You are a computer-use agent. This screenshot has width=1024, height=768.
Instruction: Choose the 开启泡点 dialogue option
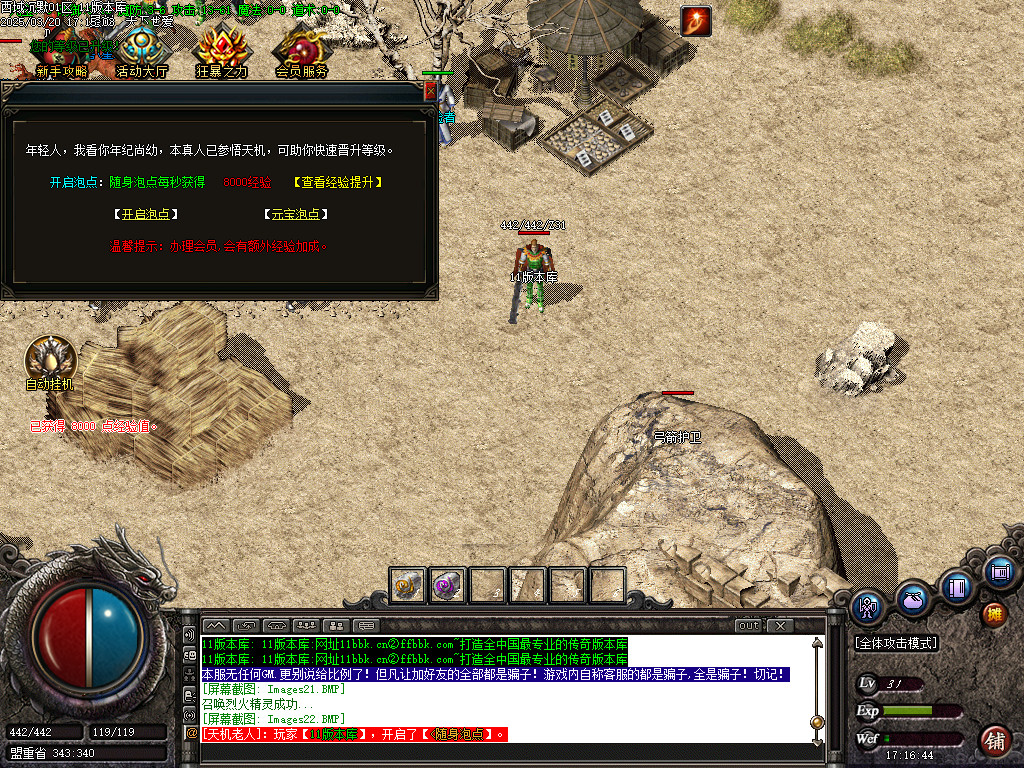pyautogui.click(x=141, y=214)
